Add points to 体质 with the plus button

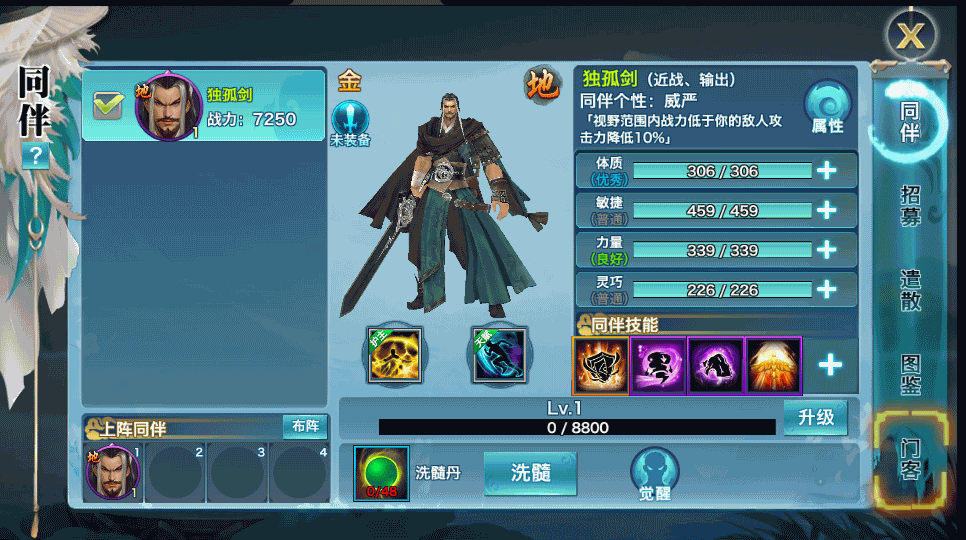coord(826,171)
